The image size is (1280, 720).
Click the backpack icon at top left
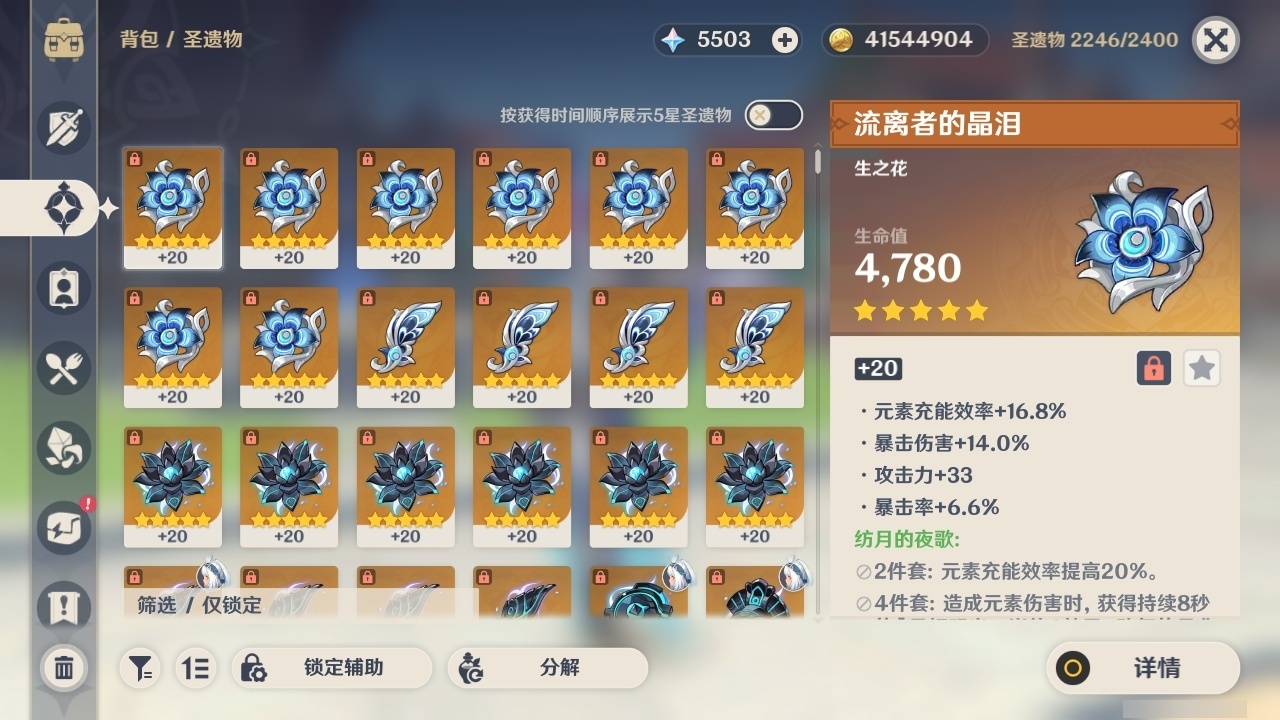(x=66, y=40)
